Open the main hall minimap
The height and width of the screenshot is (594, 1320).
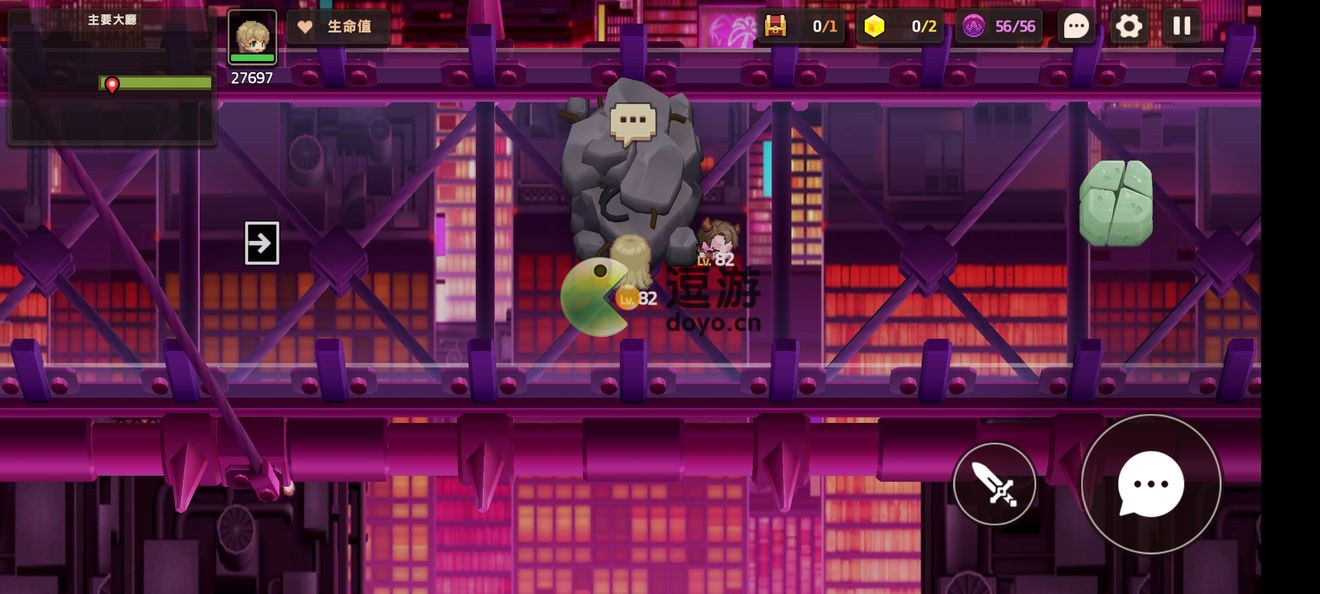(x=112, y=76)
